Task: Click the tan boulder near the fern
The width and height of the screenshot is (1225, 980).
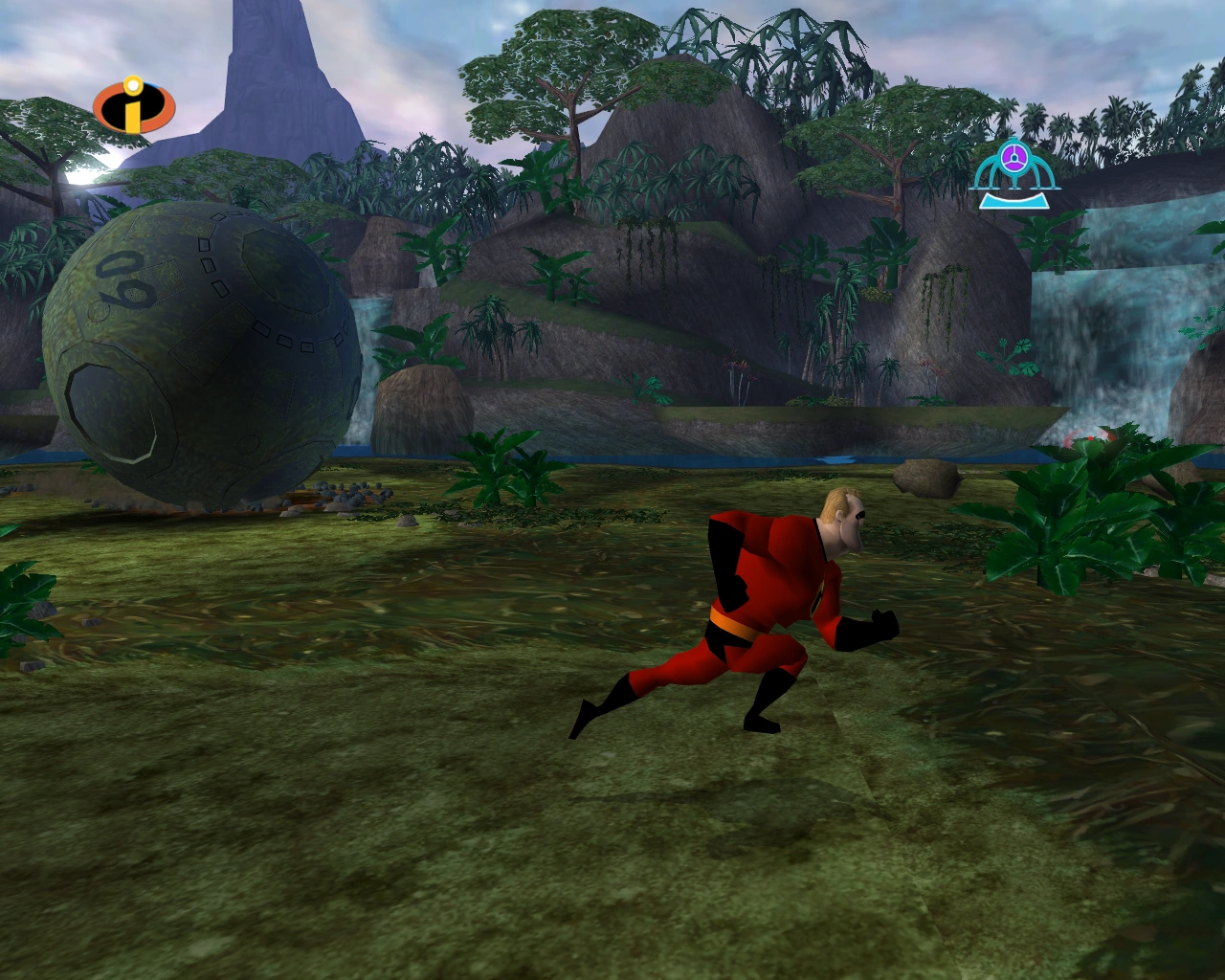Action: 925,477
